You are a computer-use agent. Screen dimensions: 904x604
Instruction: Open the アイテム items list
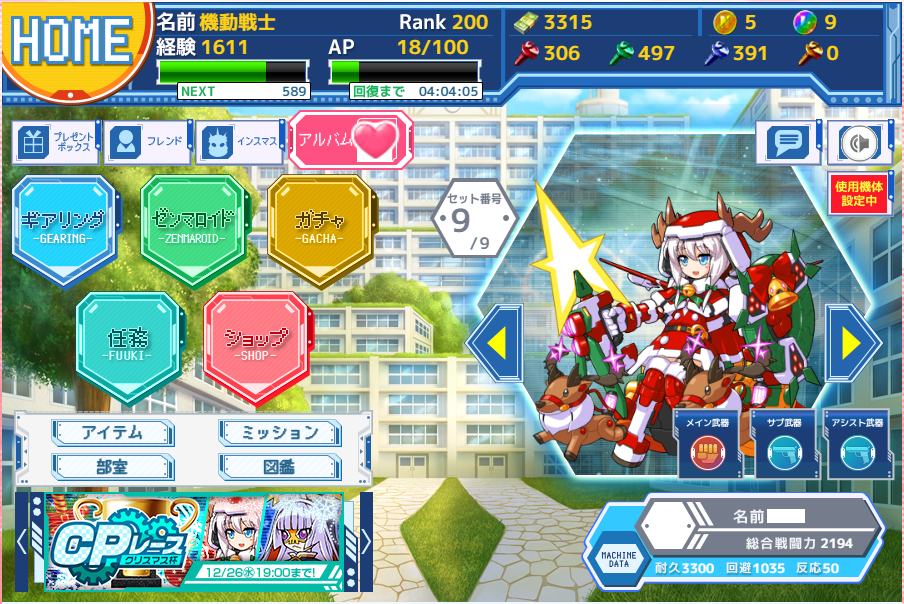click(x=113, y=433)
